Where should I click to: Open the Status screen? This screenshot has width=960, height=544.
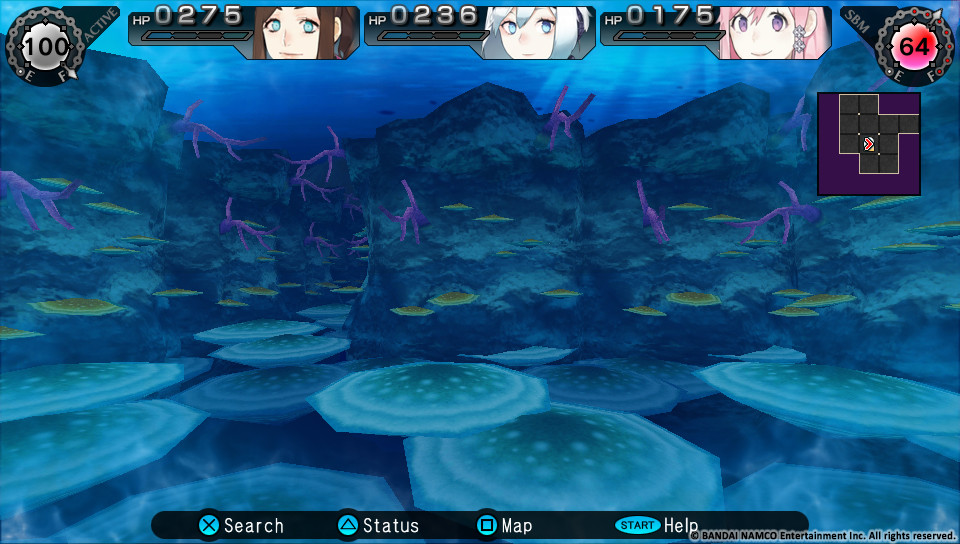click(378, 525)
